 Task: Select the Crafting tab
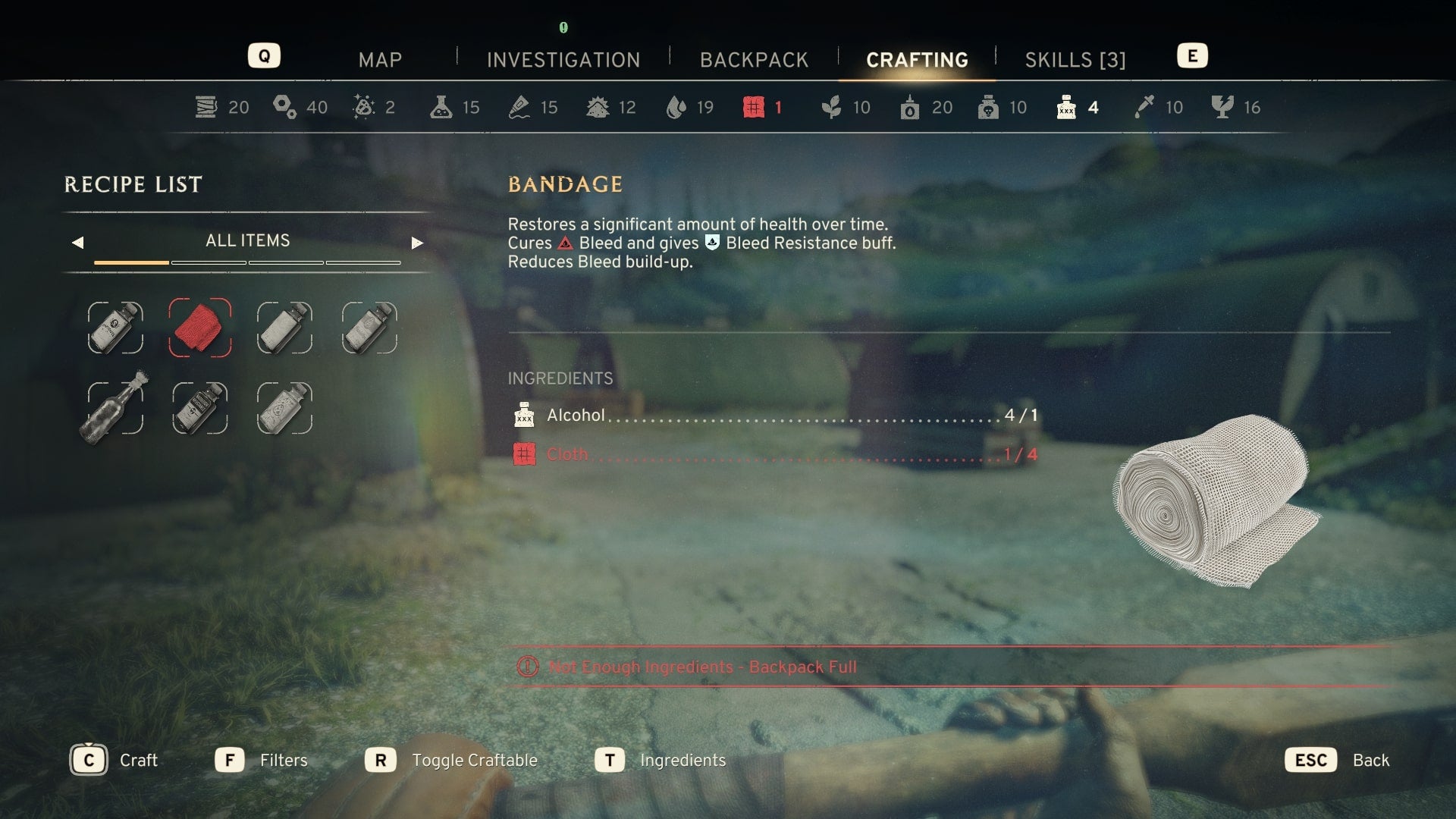(917, 60)
